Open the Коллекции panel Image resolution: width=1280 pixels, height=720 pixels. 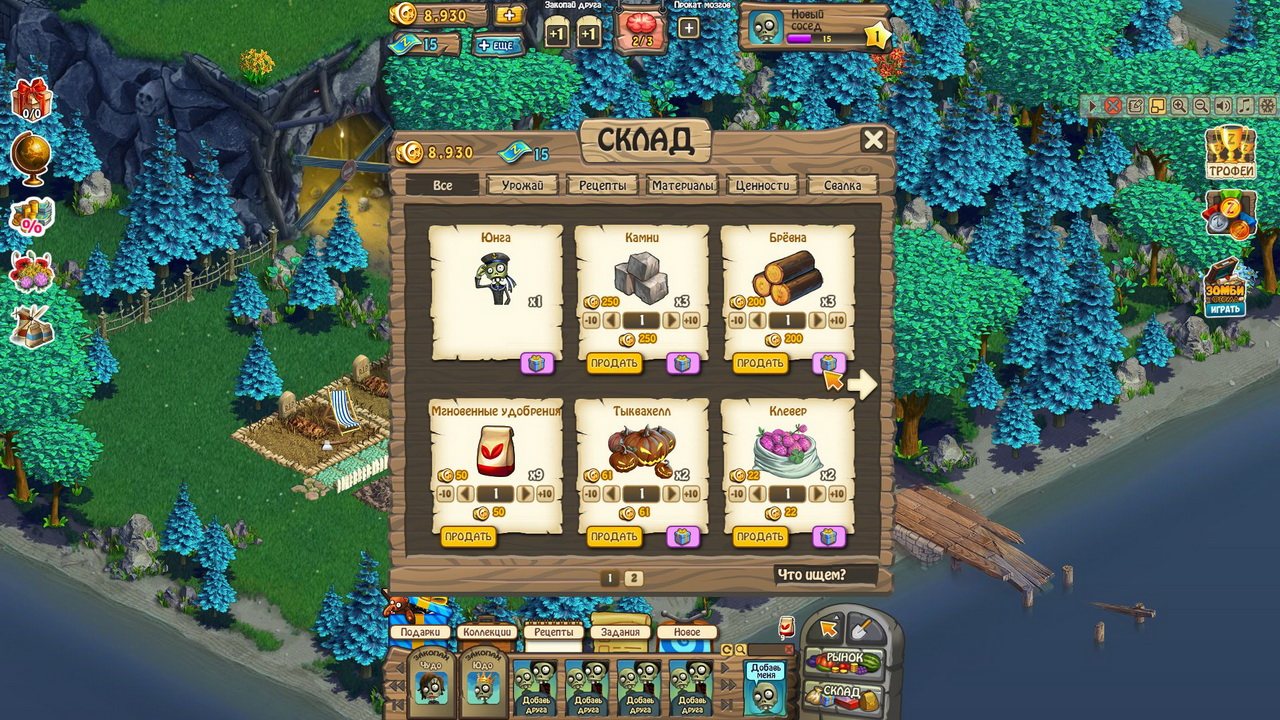(x=487, y=632)
